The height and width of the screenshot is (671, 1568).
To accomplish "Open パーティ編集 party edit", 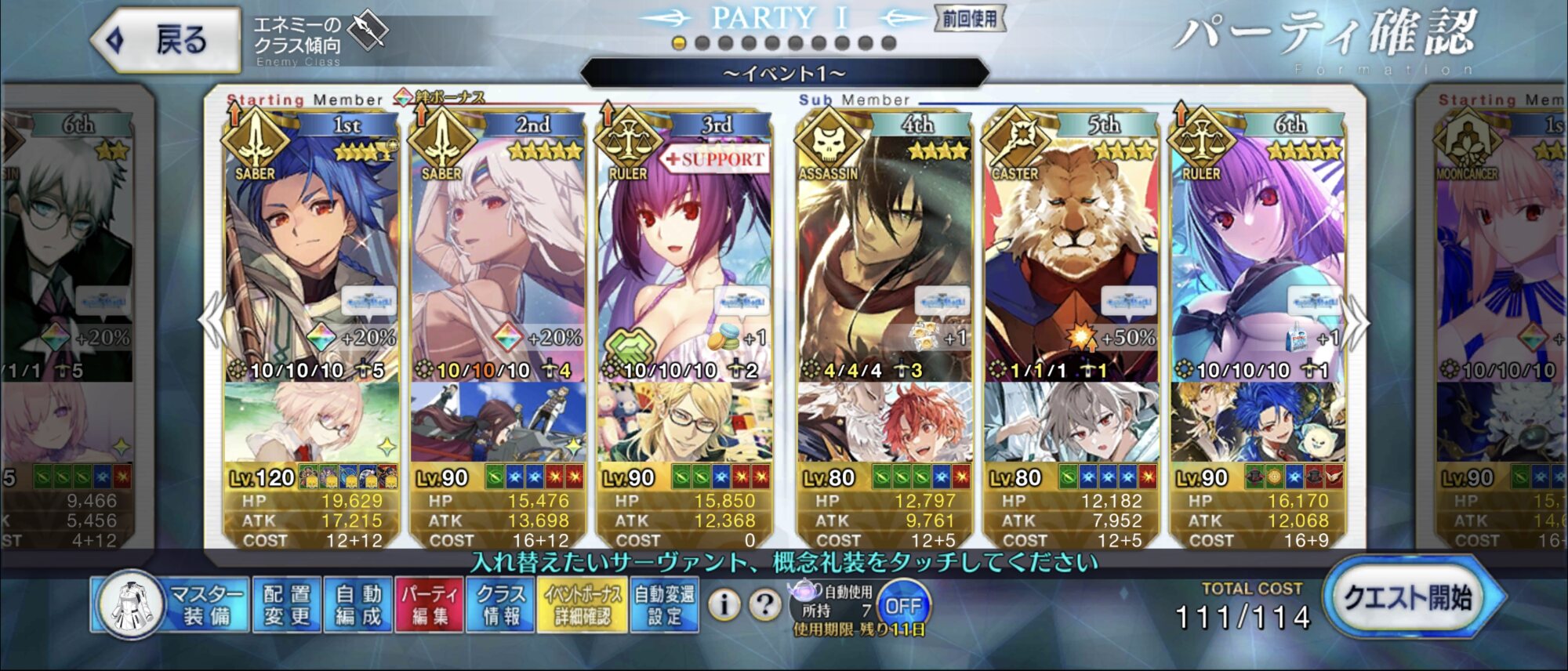I will coord(430,605).
